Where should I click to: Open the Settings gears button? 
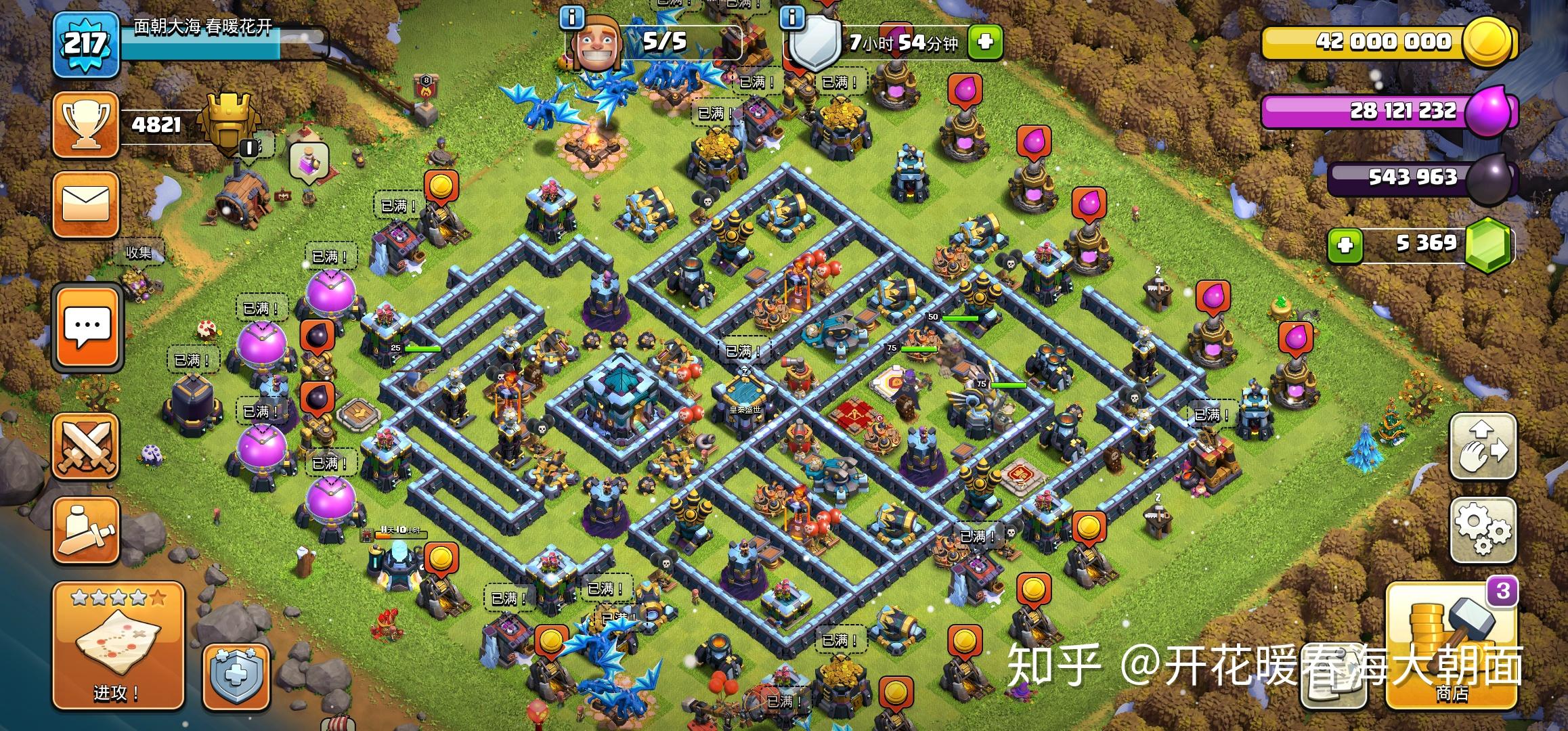point(1482,530)
